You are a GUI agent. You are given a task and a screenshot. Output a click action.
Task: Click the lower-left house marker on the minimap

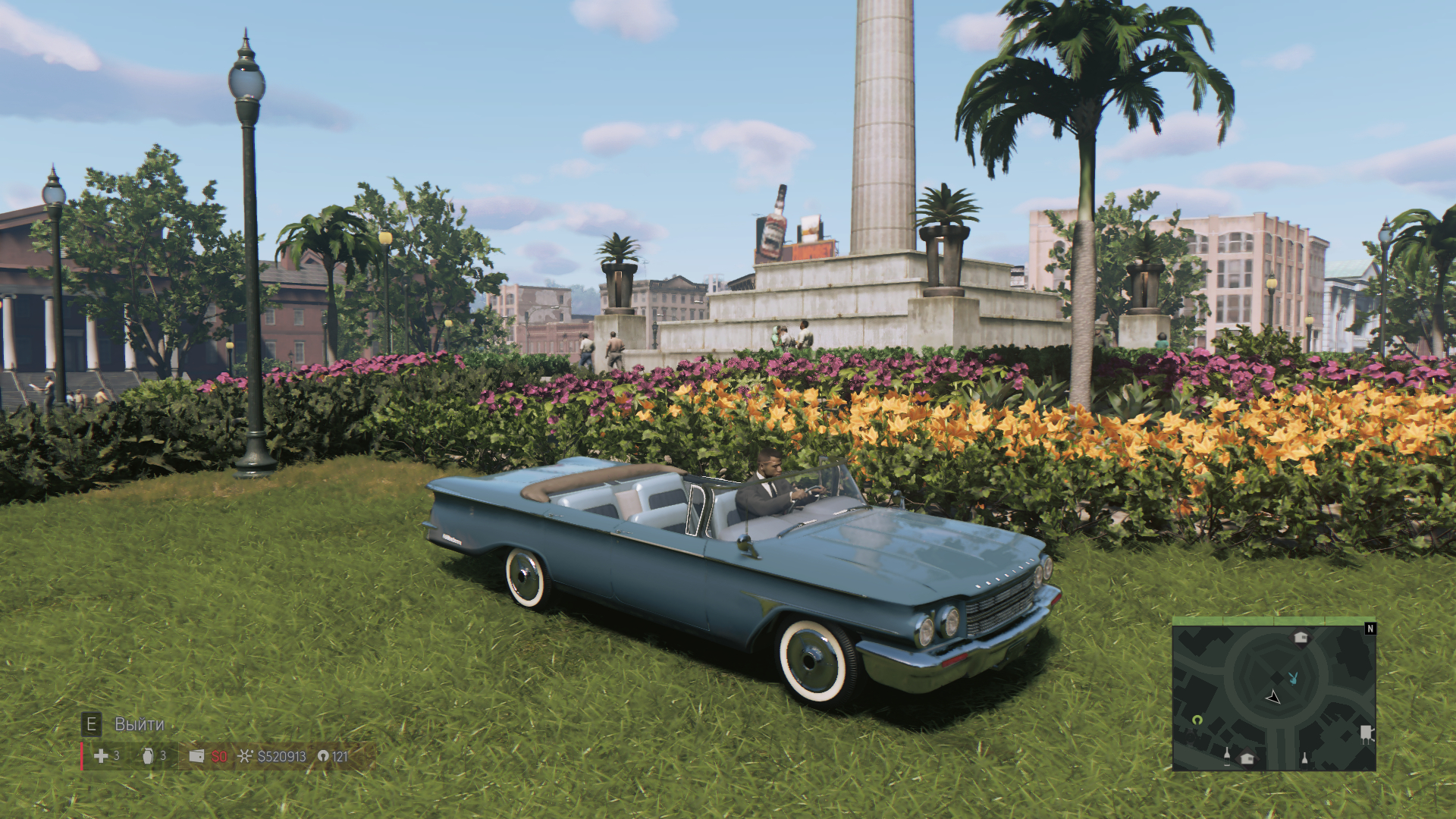1247,759
